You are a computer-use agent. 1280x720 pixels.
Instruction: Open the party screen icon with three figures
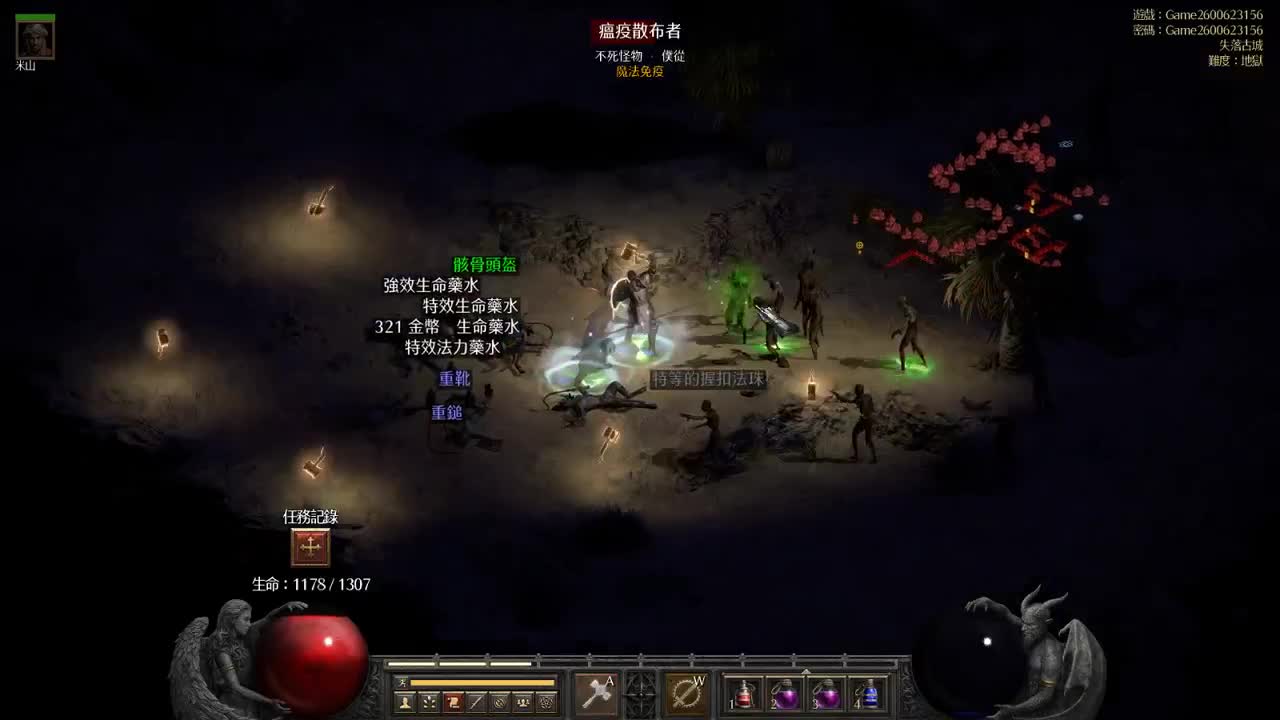[522, 700]
